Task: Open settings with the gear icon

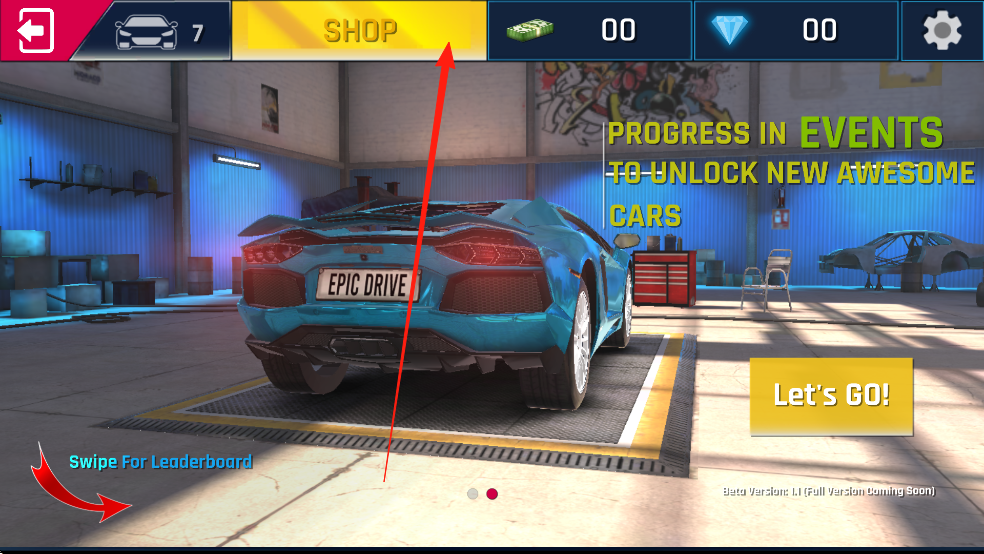Action: (x=941, y=31)
